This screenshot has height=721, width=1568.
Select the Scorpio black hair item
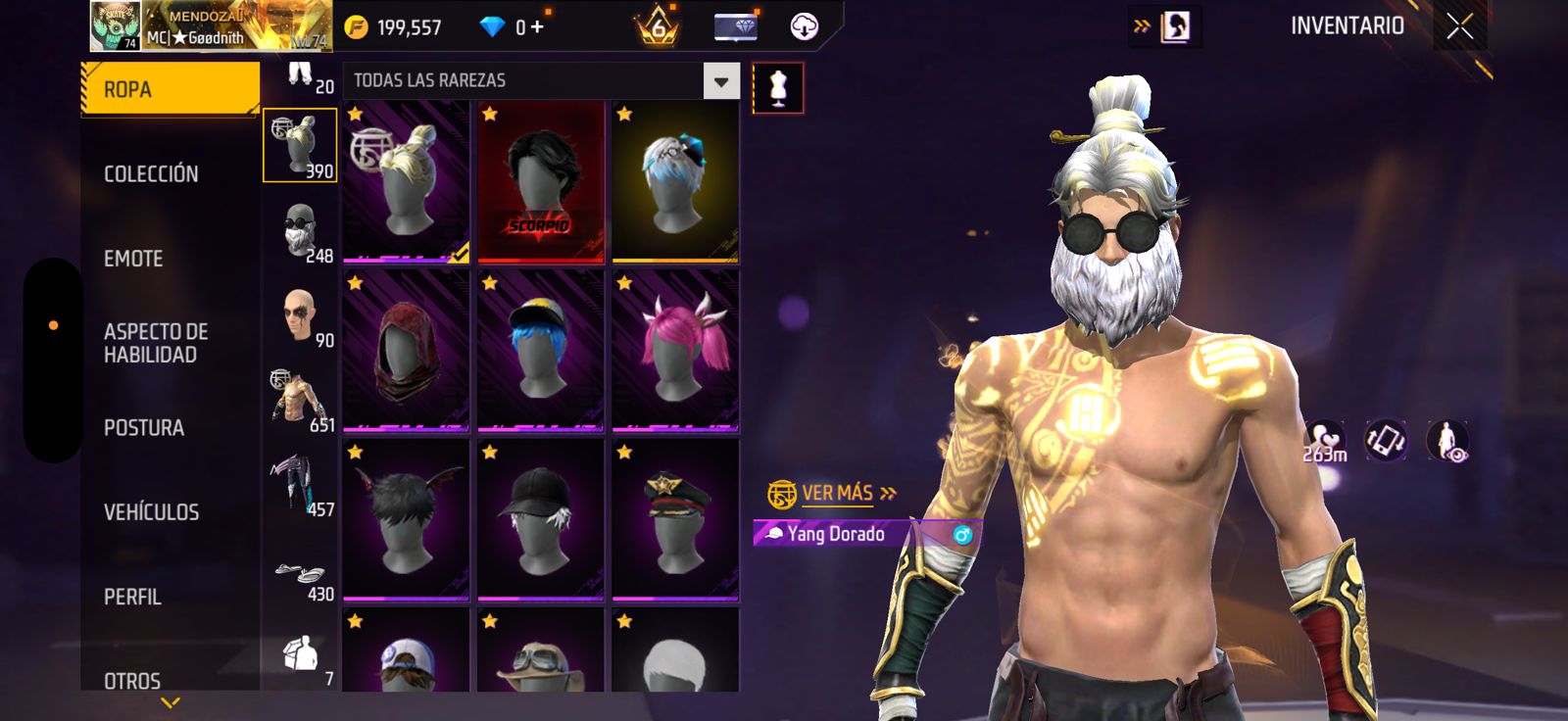[x=540, y=182]
